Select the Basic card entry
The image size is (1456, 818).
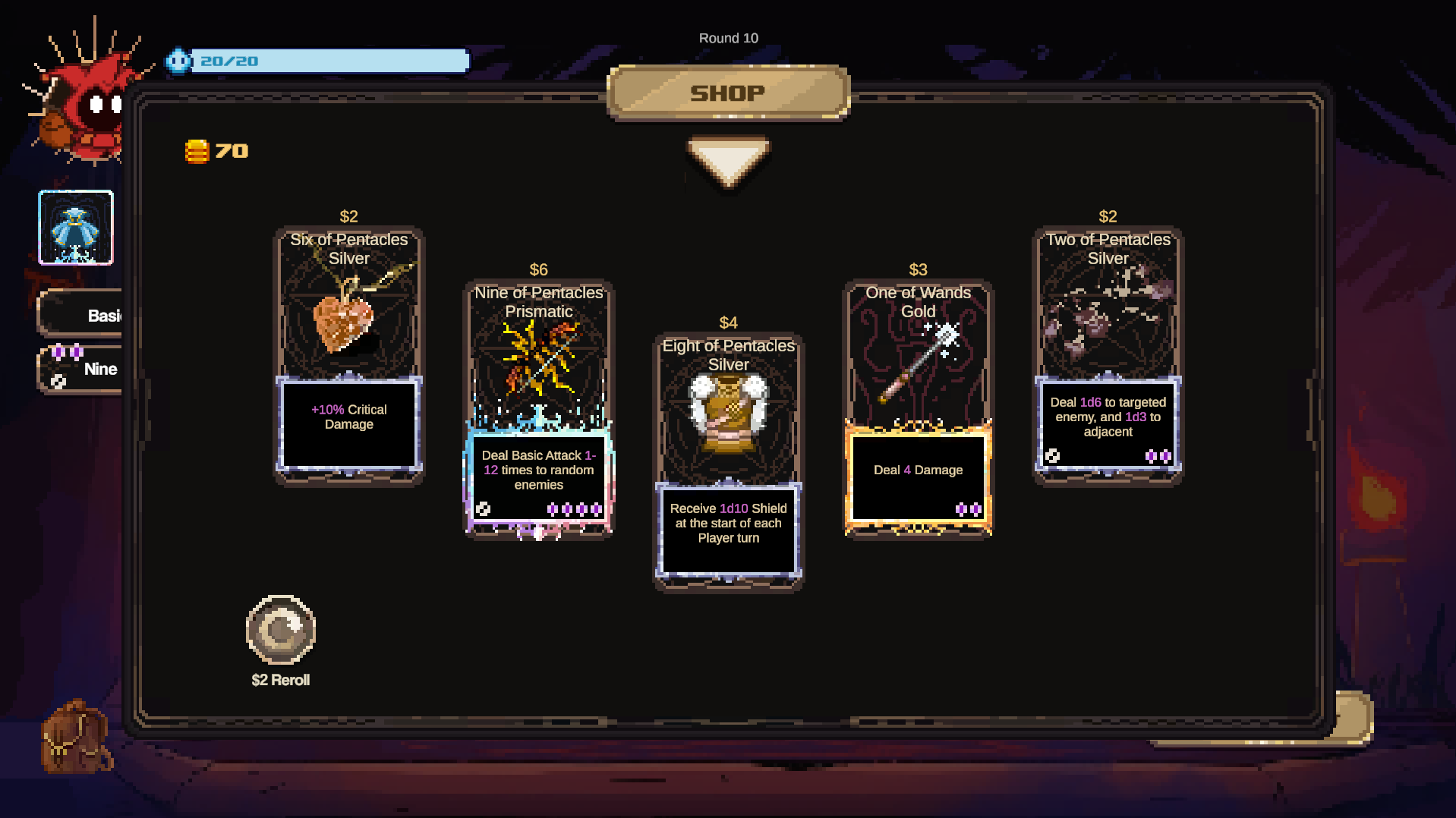84,315
